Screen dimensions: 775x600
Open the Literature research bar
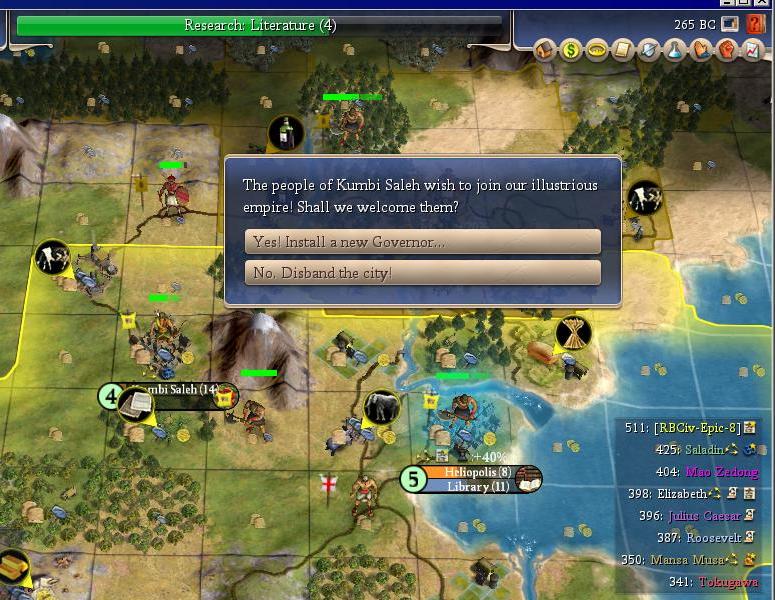[x=260, y=25]
